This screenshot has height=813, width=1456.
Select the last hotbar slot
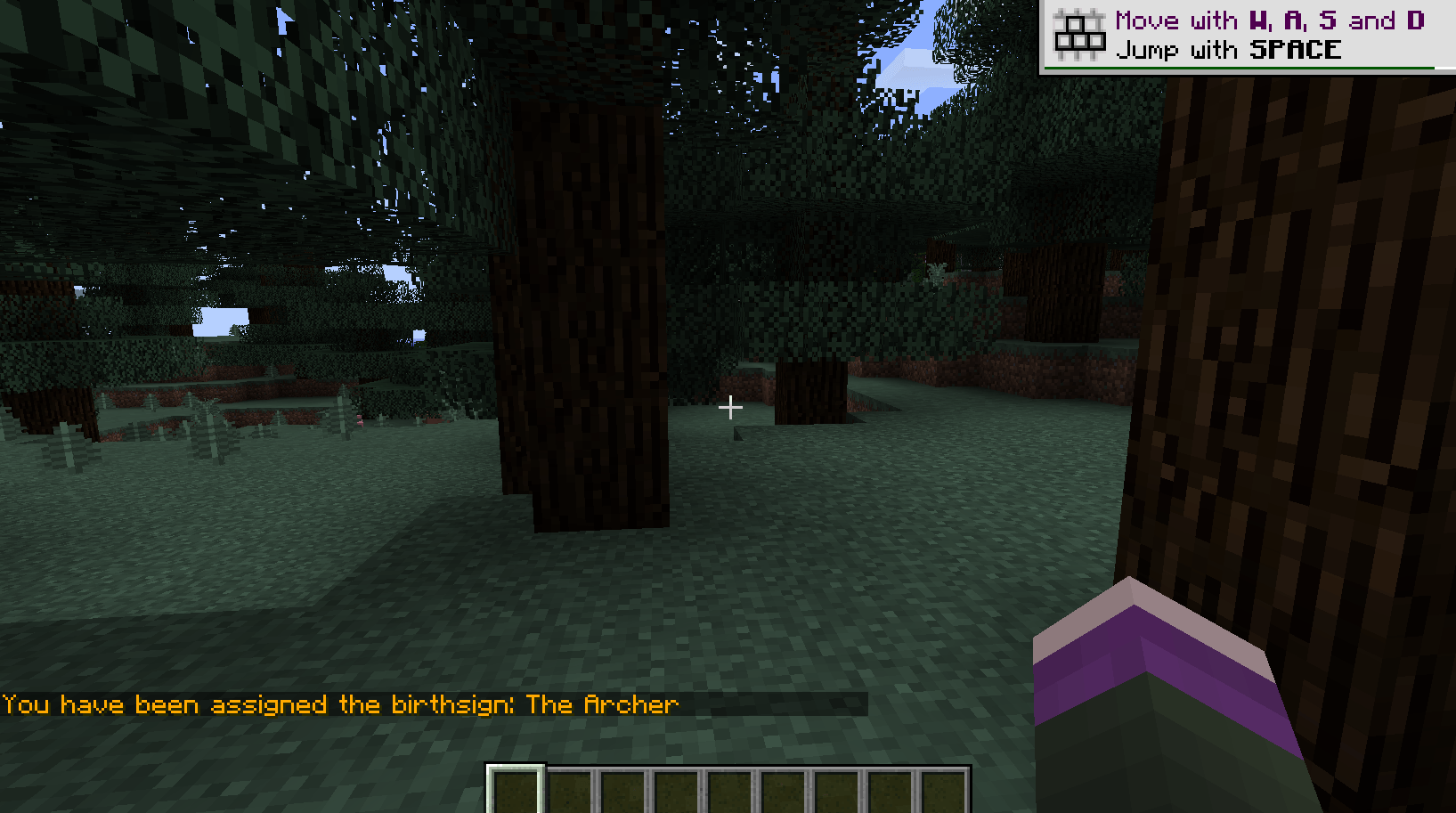[946, 787]
